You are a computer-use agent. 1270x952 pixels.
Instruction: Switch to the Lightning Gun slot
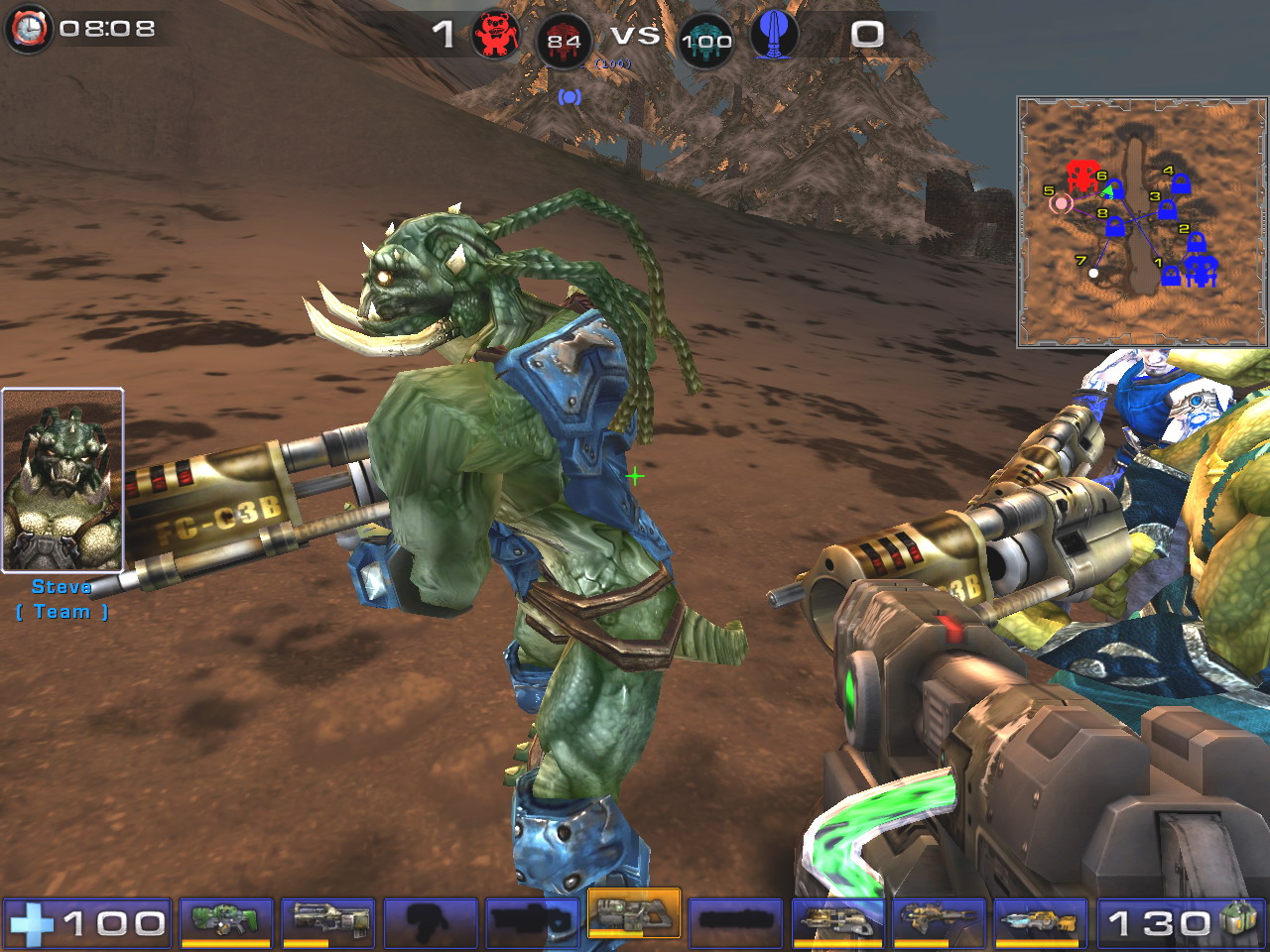[x=1040, y=921]
